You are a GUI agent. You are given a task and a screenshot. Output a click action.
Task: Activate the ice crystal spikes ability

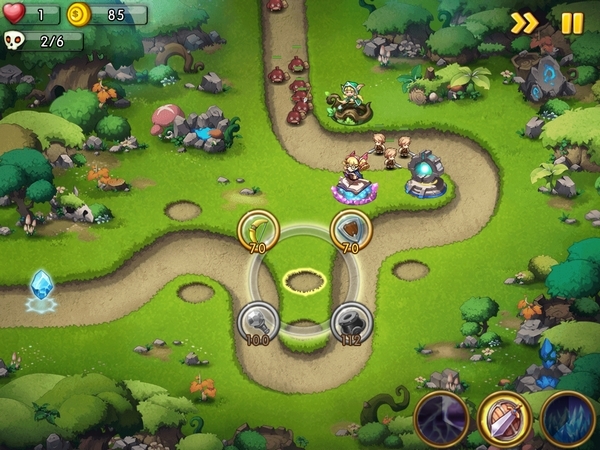tap(567, 416)
